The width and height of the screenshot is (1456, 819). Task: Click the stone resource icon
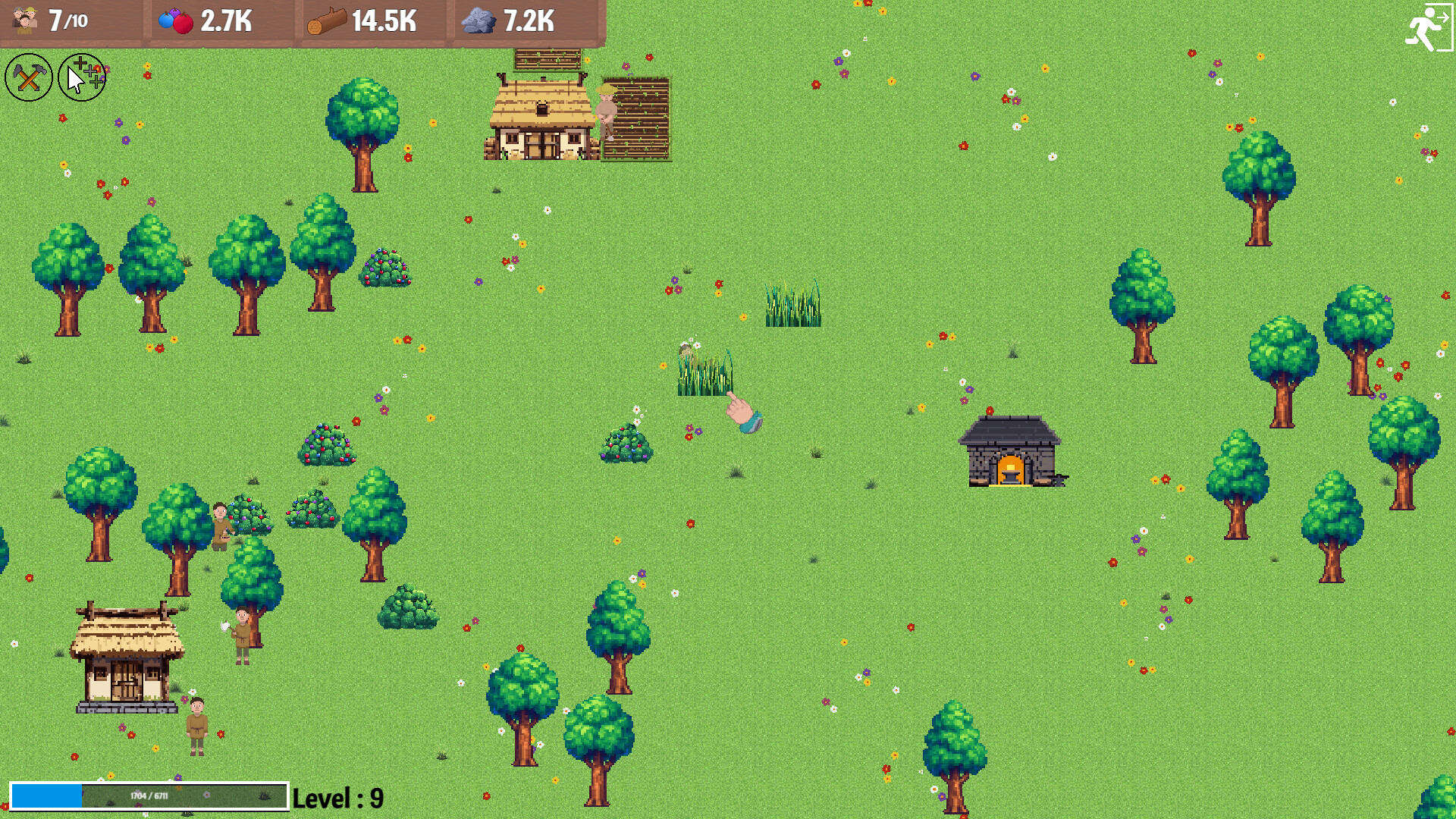coord(478,20)
